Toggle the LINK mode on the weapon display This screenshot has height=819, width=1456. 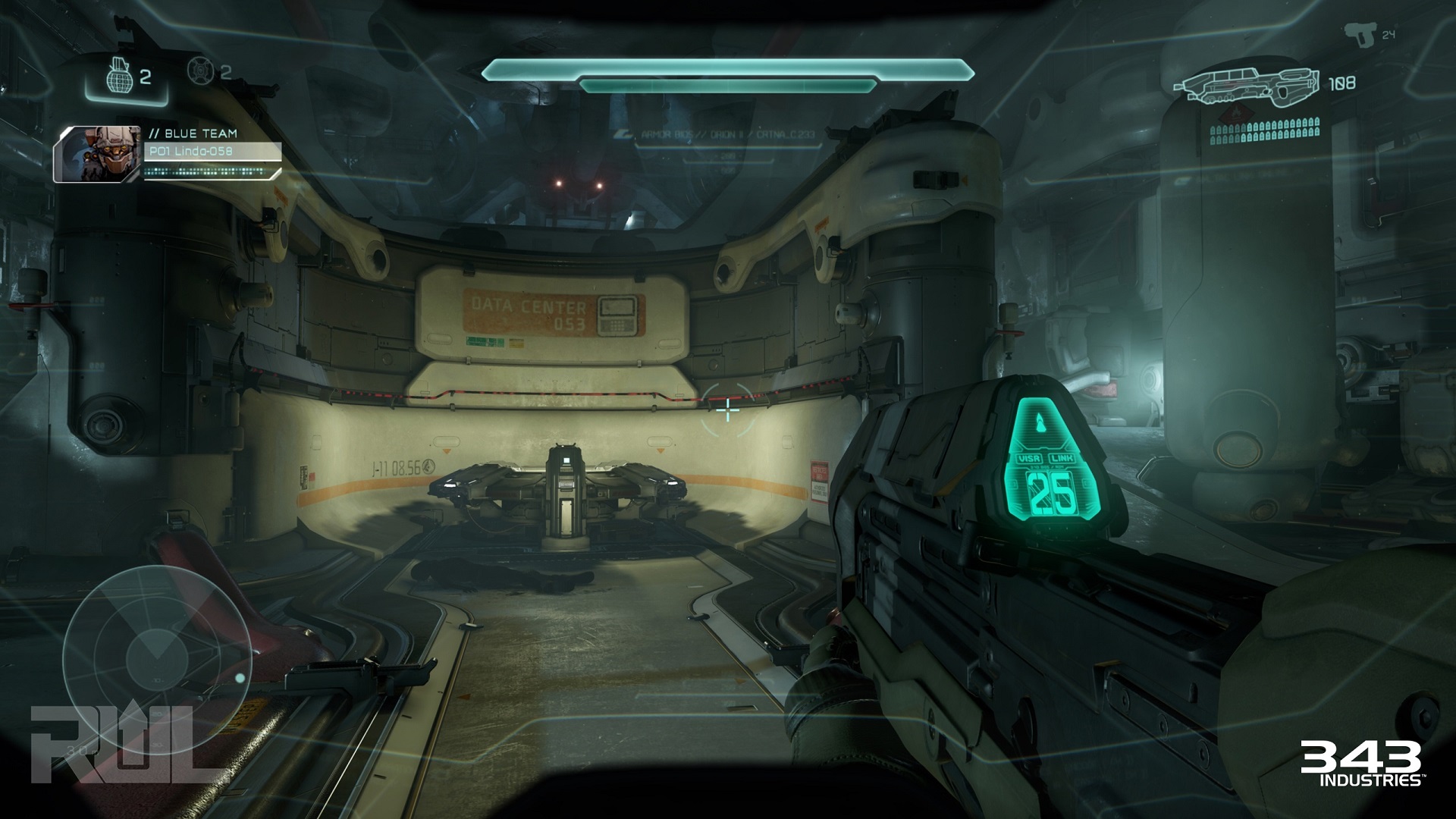coord(1062,458)
